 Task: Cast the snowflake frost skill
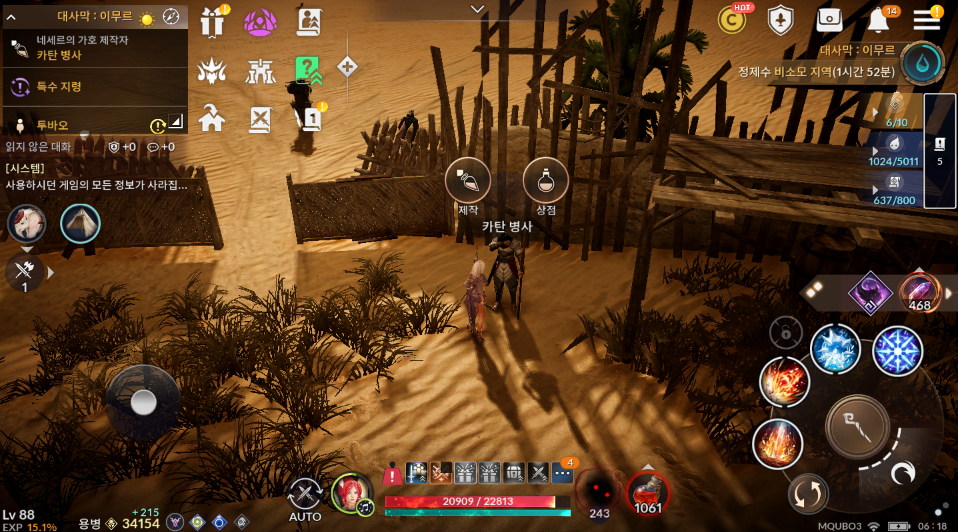pyautogui.click(x=897, y=351)
